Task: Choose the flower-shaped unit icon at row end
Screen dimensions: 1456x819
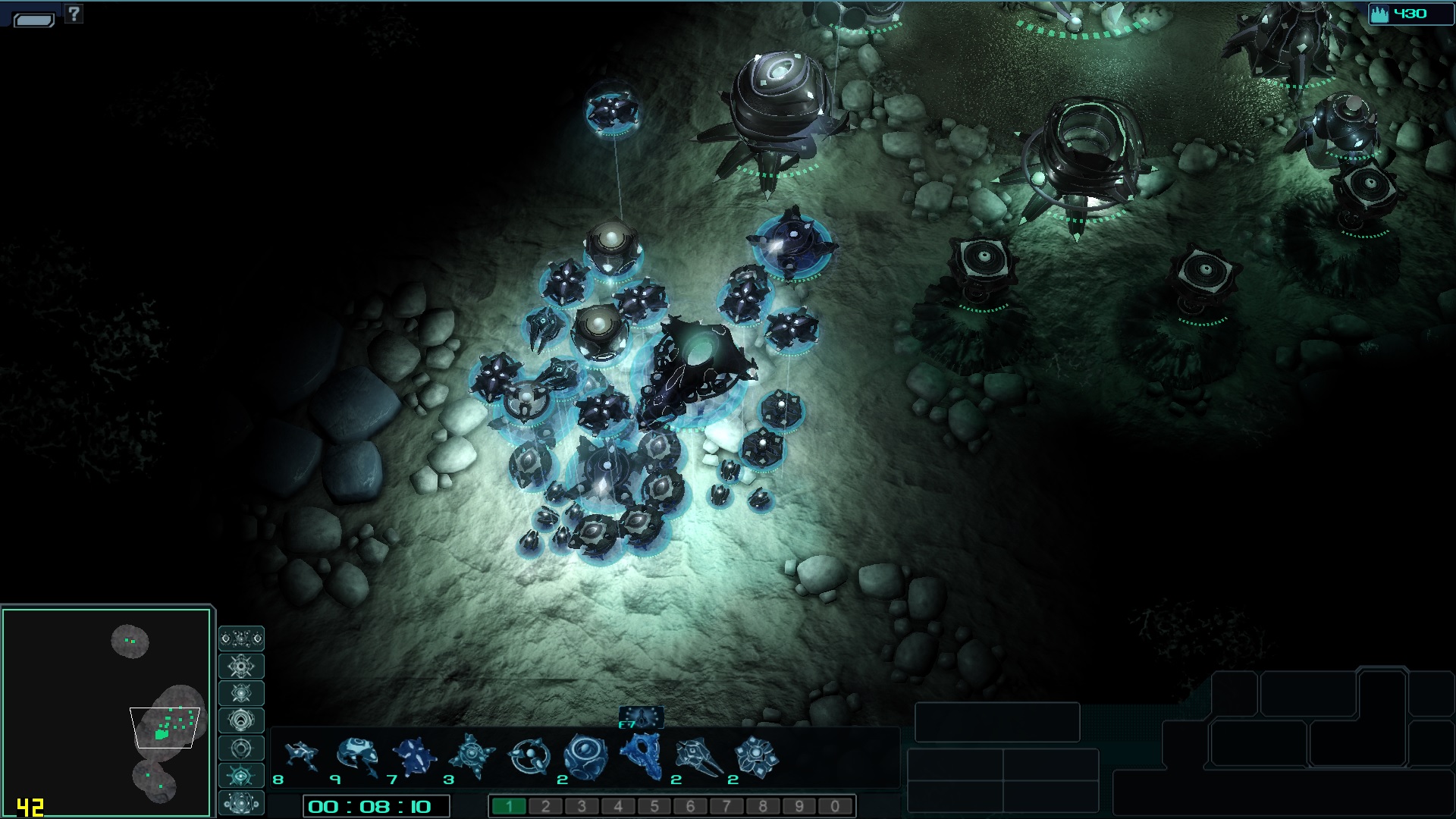Action: [x=755, y=758]
